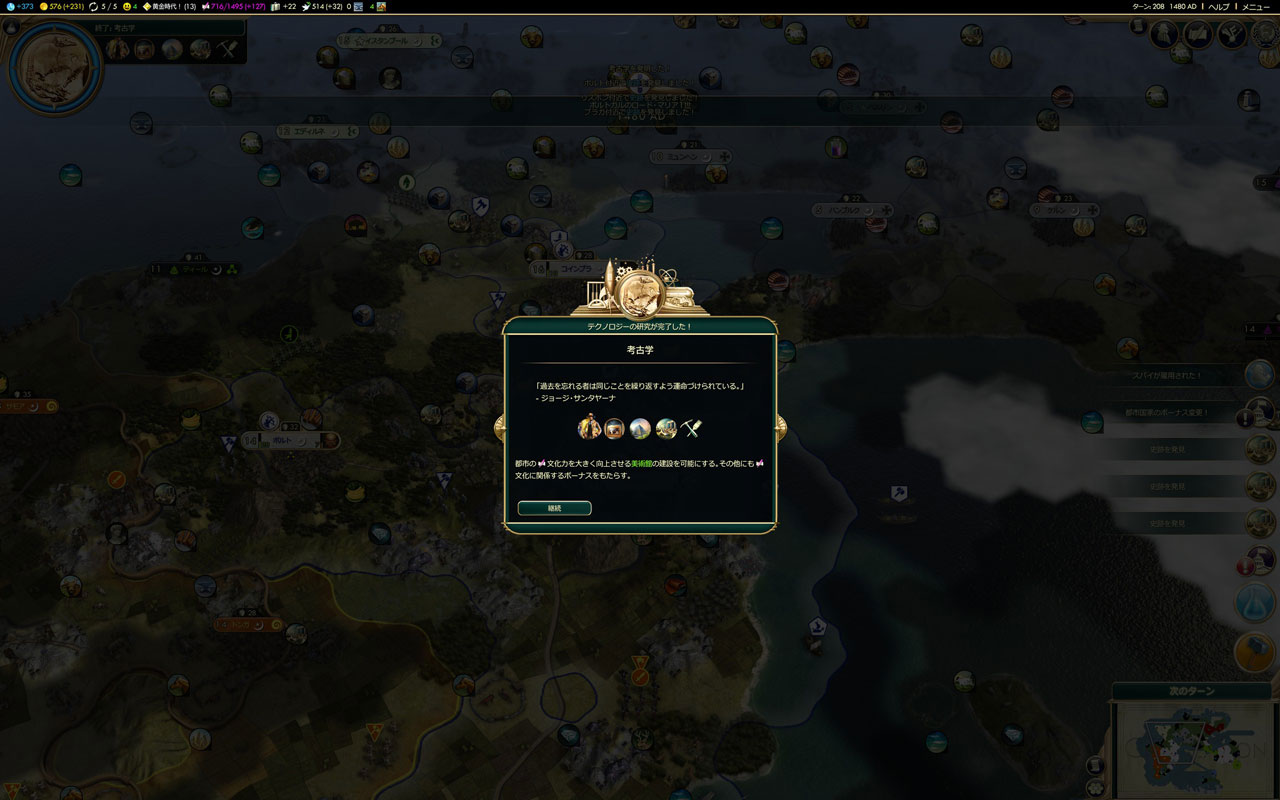Click the hammer production notification
The width and height of the screenshot is (1280, 800).
coord(1257,652)
